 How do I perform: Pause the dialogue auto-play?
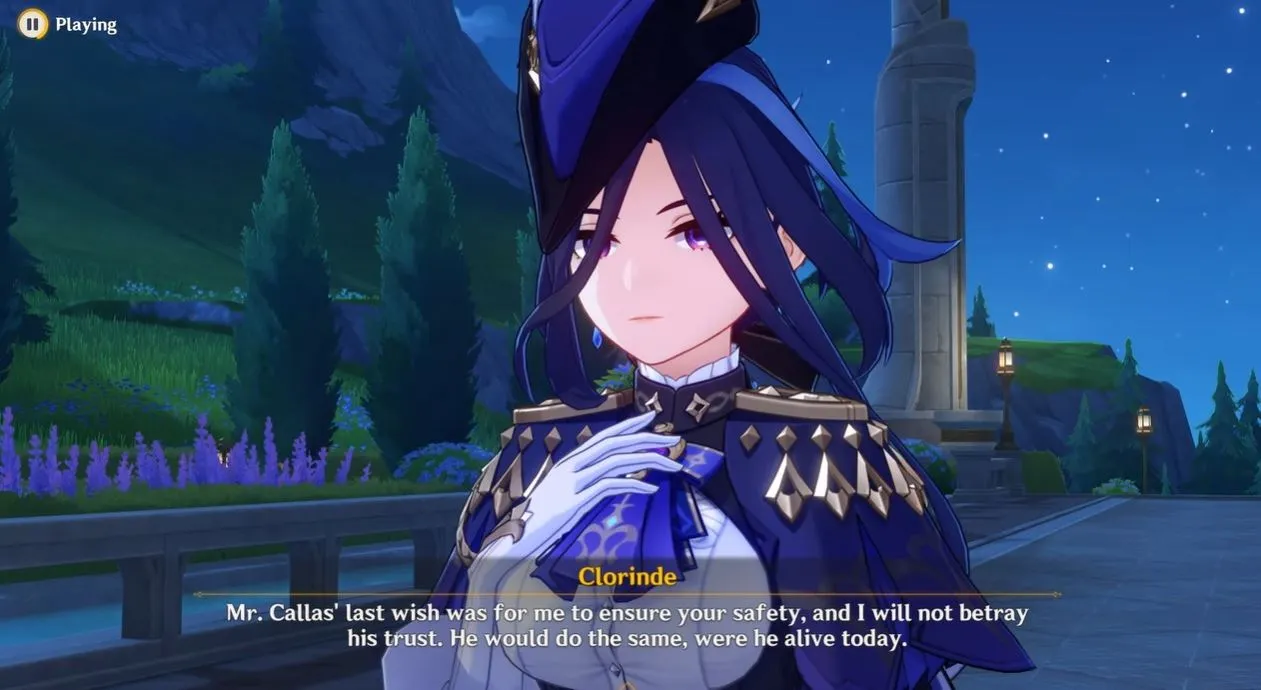(x=33, y=24)
